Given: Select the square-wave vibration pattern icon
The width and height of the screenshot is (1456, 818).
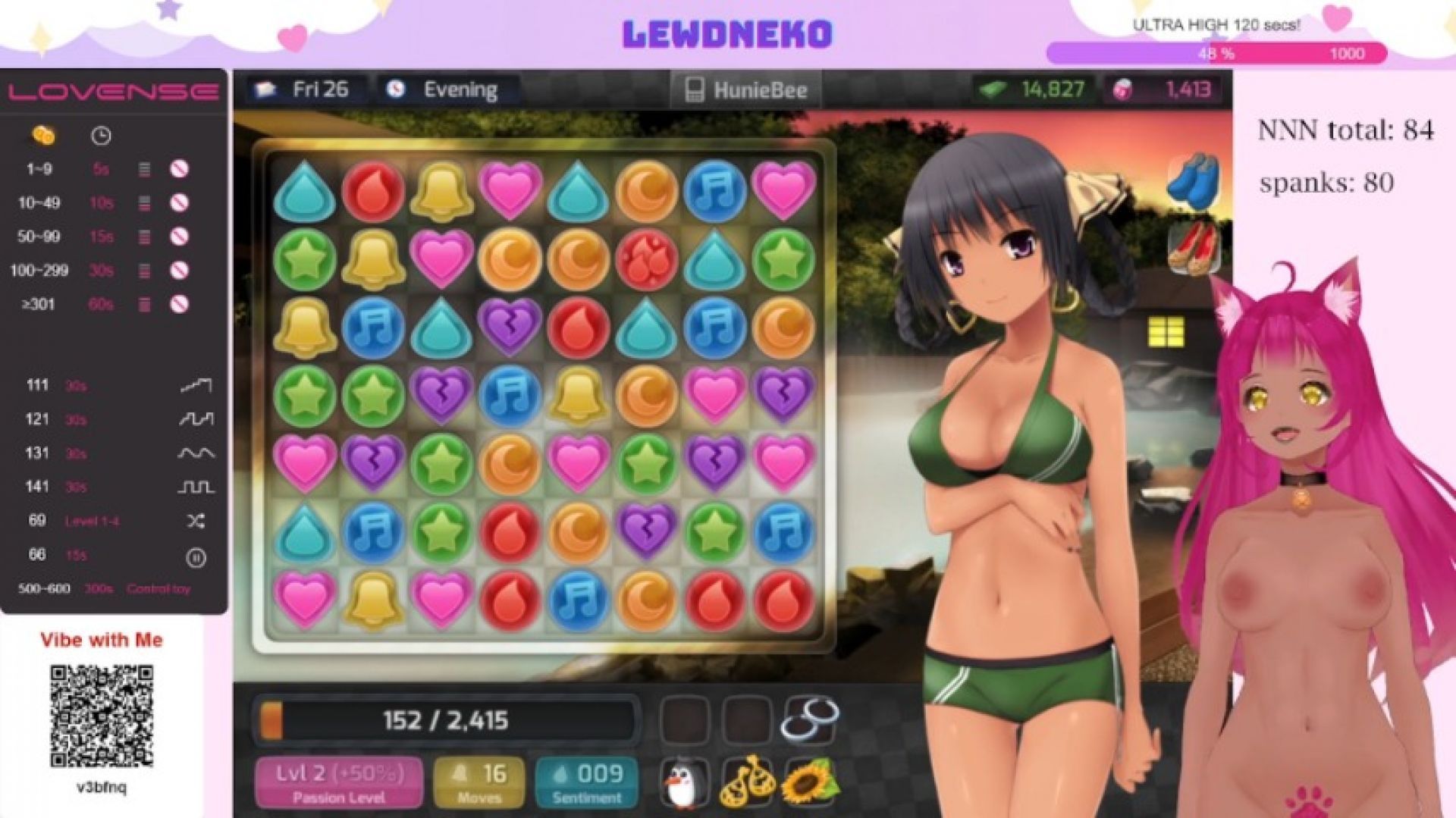Looking at the screenshot, I should point(197,487).
